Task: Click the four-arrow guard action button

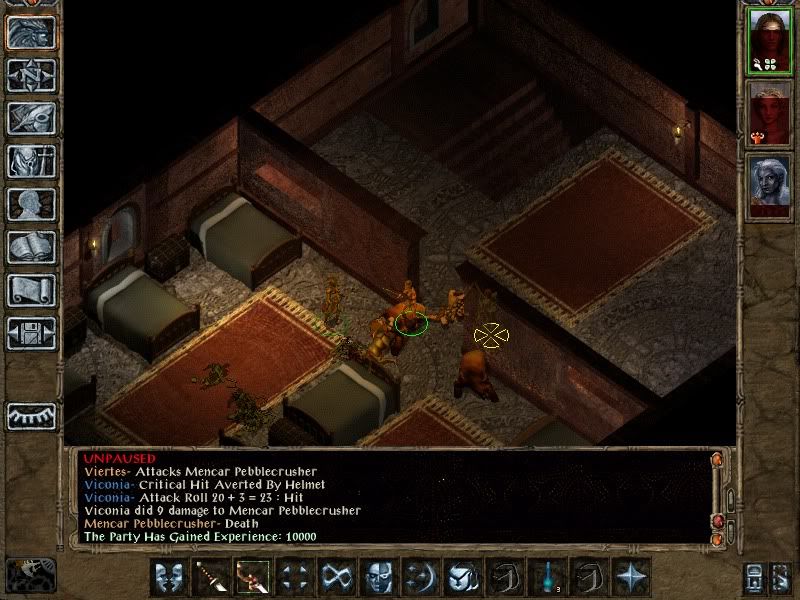Action: point(295,576)
